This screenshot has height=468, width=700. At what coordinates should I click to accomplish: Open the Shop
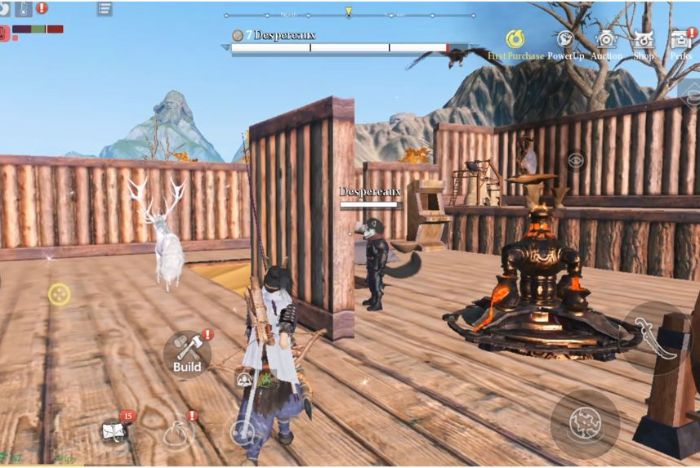643,40
